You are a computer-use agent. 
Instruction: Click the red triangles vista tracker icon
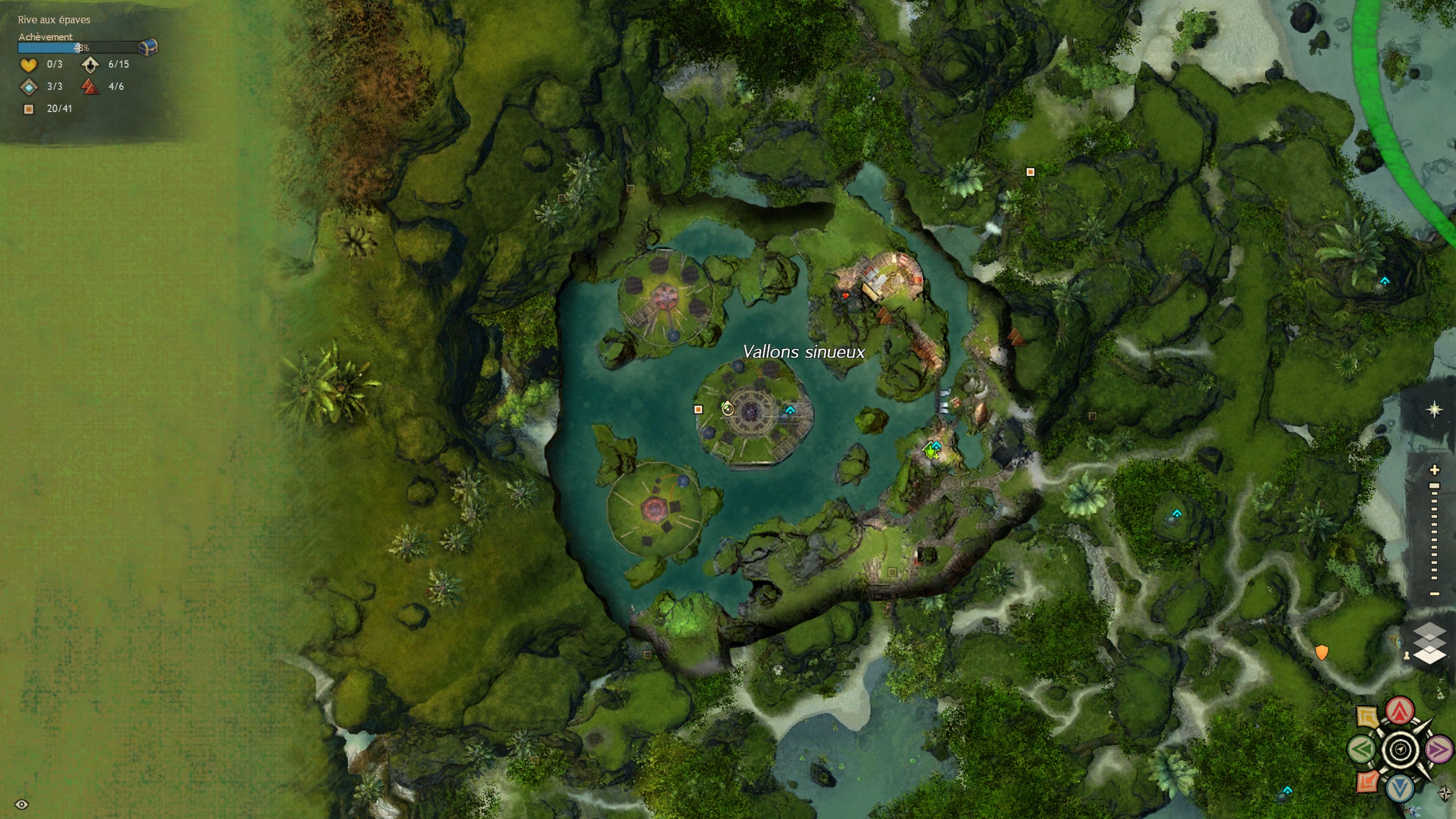90,86
